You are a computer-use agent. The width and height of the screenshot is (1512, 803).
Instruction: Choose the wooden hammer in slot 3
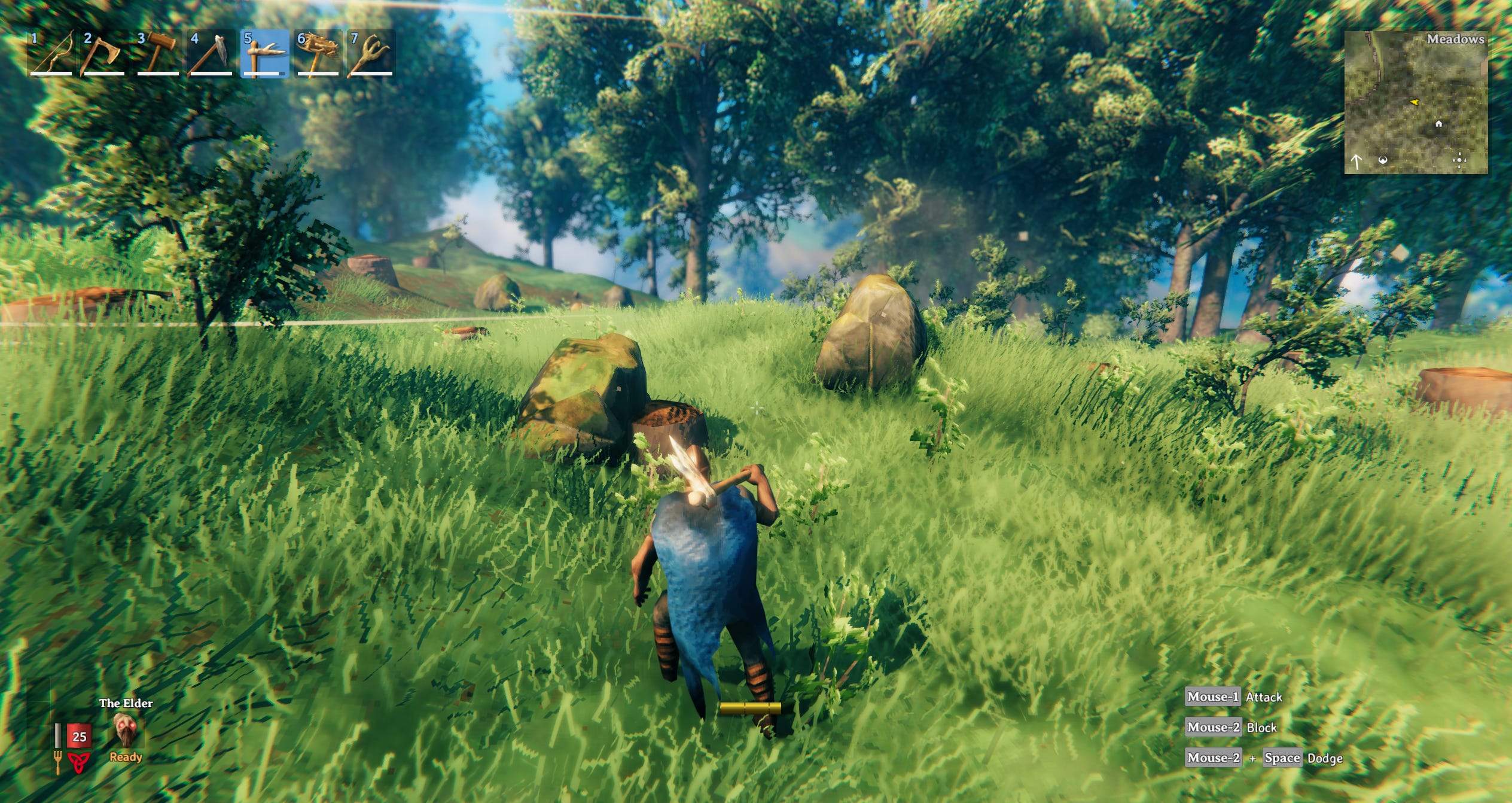158,54
